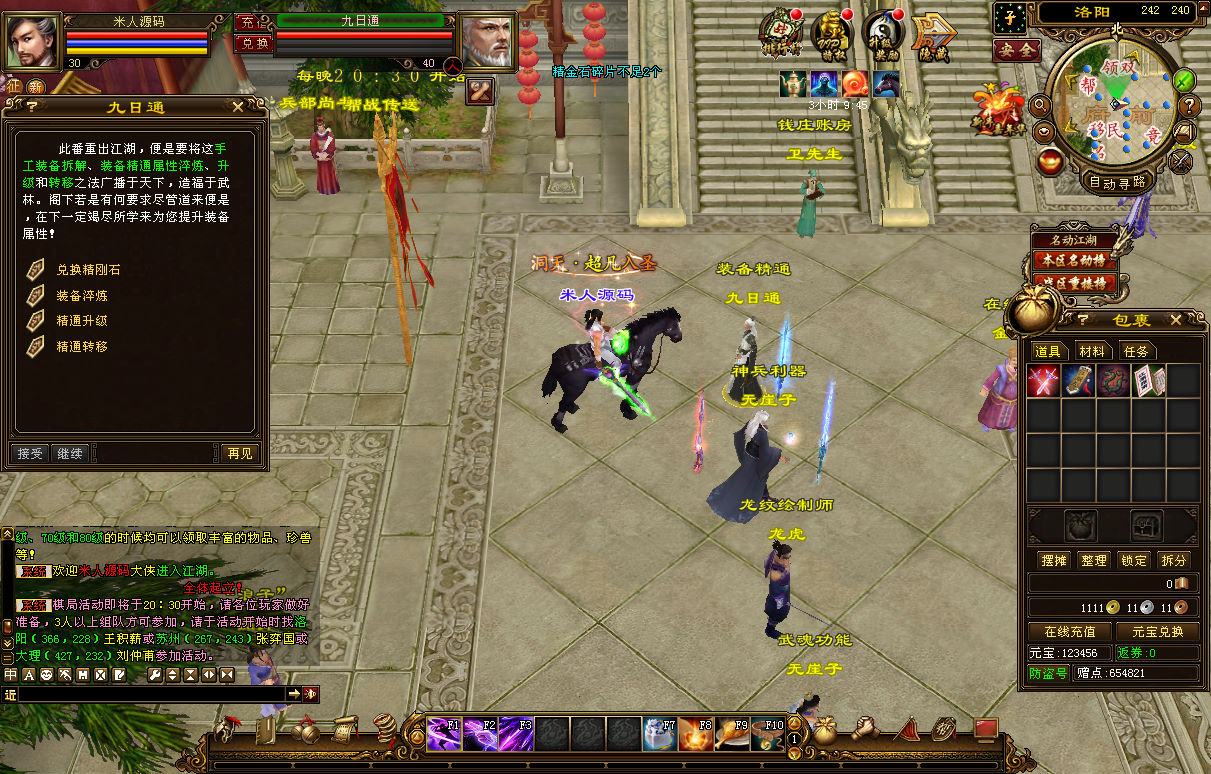Choose the 兑换精刚石 dialogue option
1211x774 pixels.
[x=88, y=270]
